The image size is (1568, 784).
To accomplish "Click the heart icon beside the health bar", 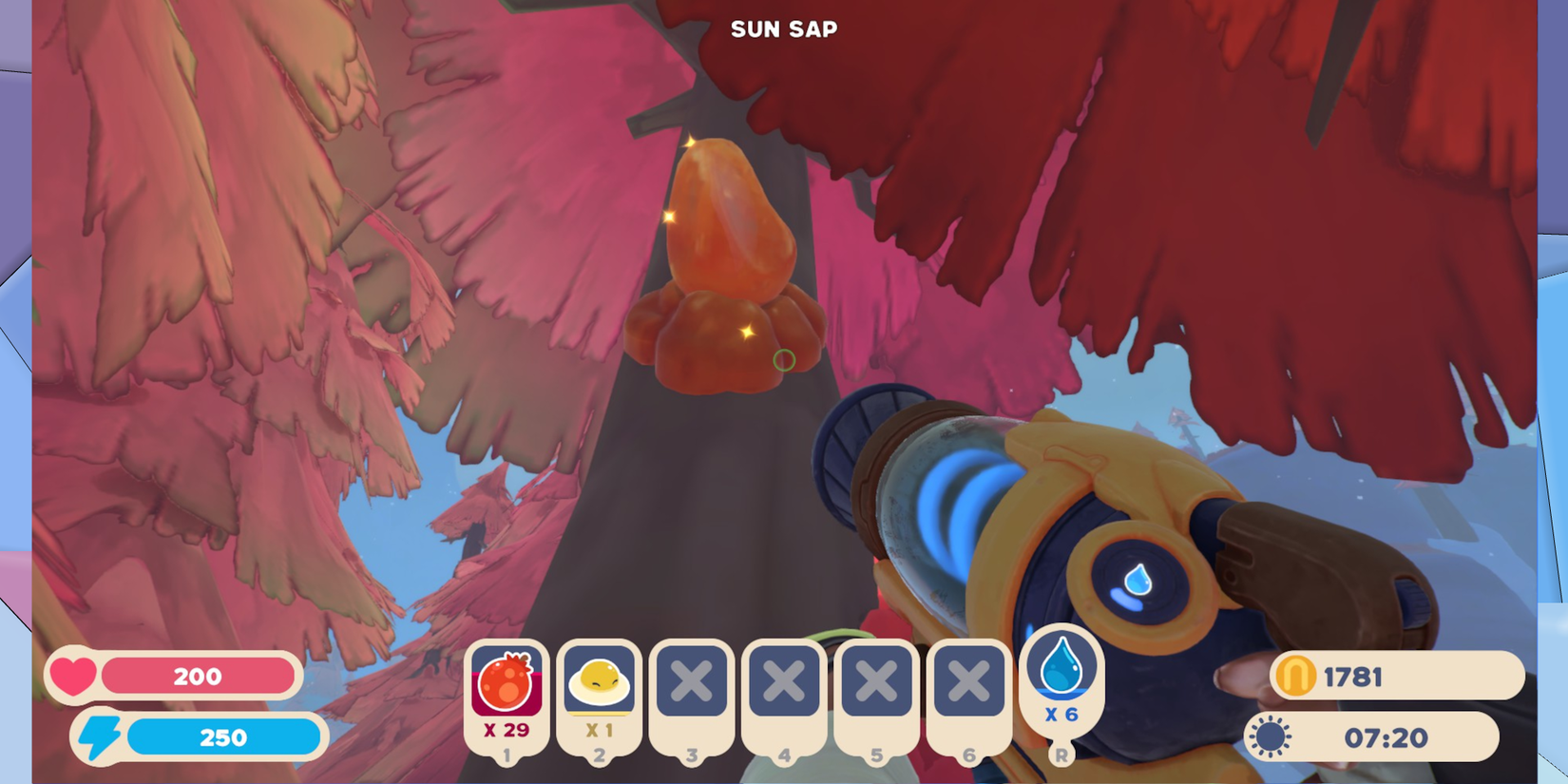I will click(x=76, y=676).
